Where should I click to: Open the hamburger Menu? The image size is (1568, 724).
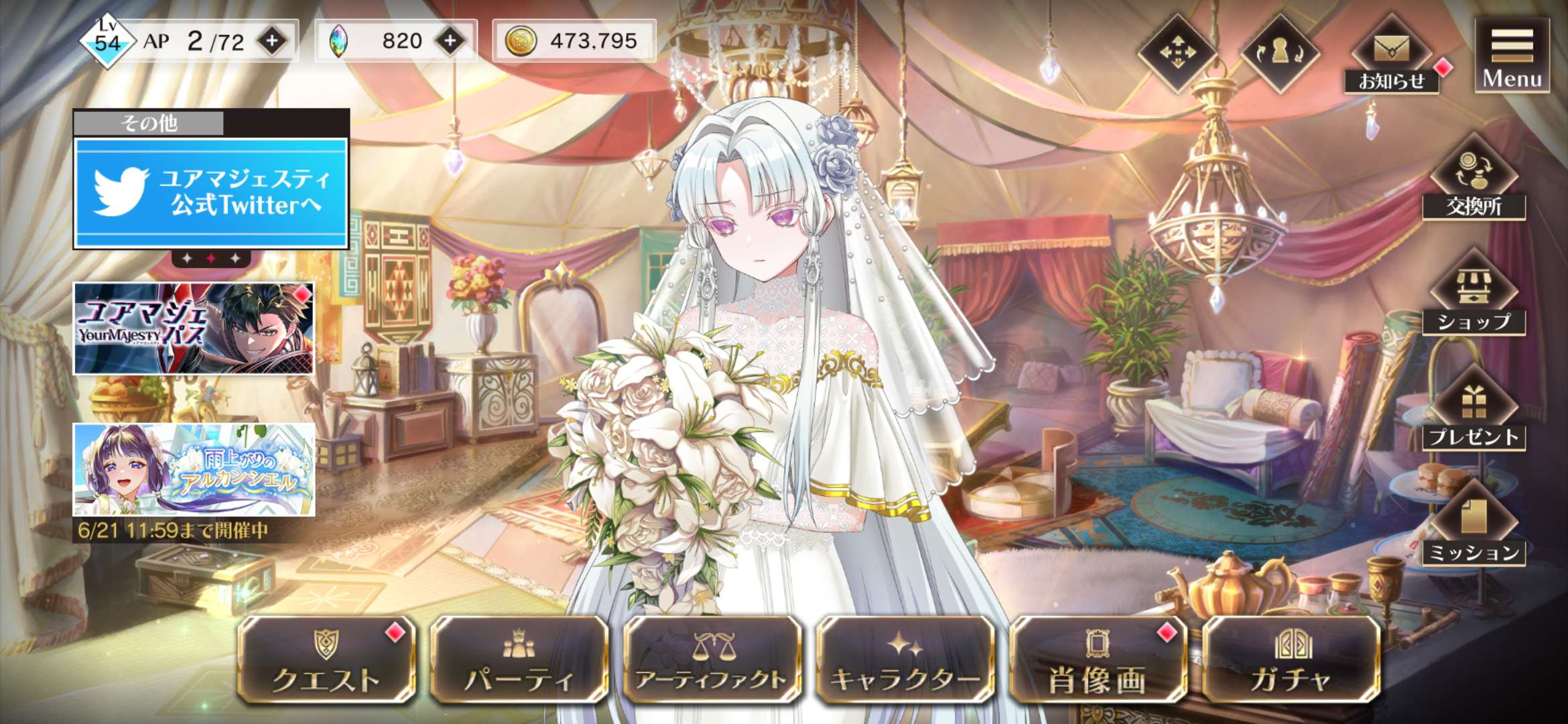click(1512, 55)
